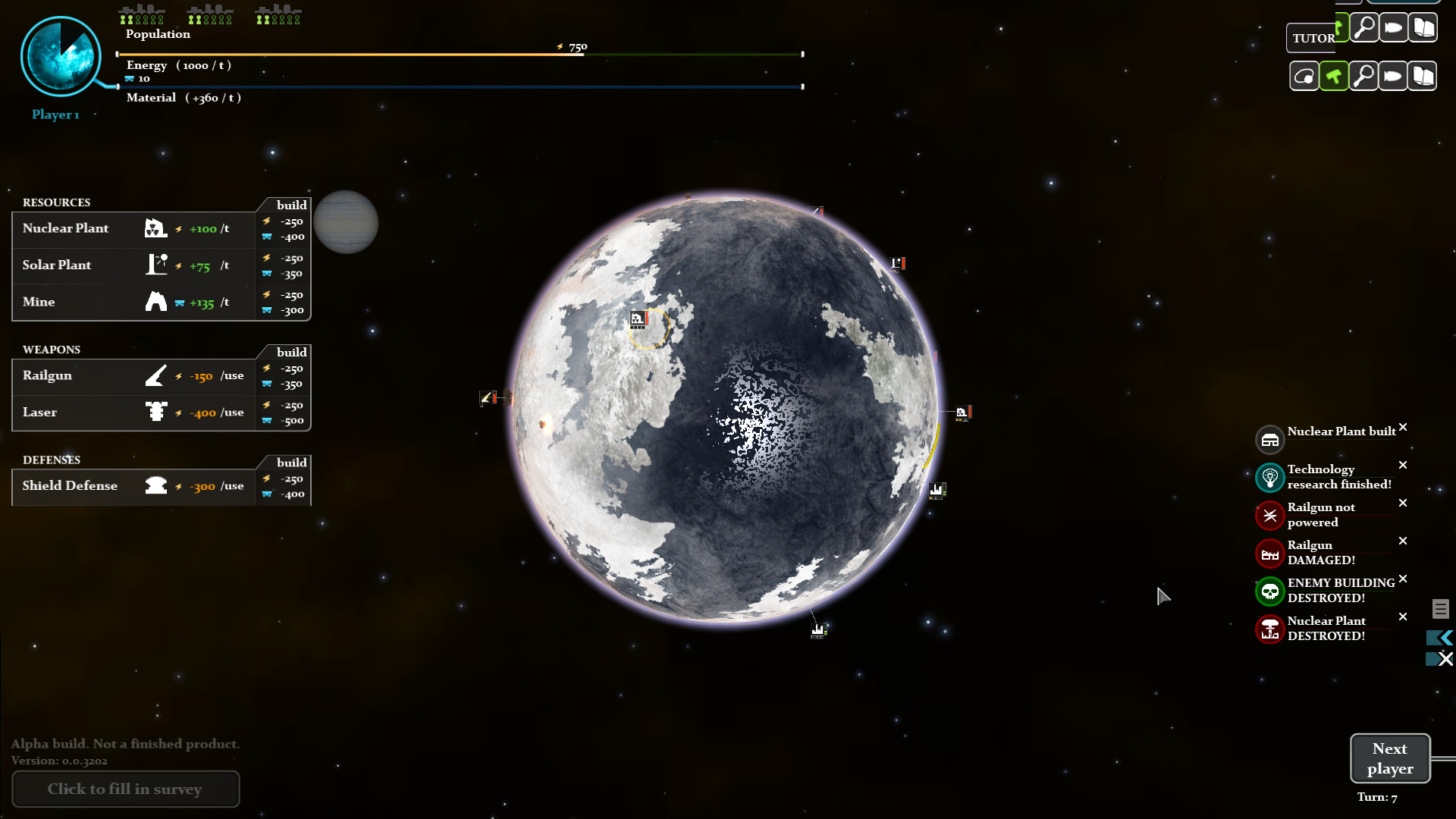
Task: Click the Nuclear Plant built notification icon
Action: tap(1271, 439)
